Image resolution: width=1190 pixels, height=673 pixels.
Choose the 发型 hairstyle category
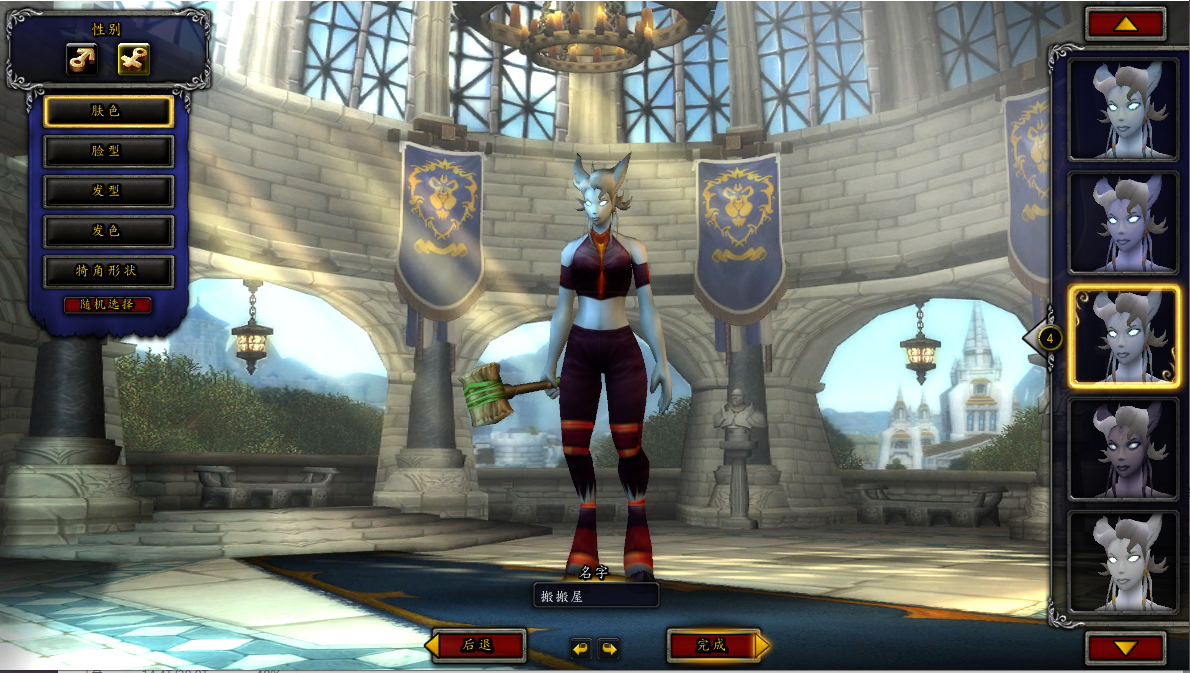(109, 191)
